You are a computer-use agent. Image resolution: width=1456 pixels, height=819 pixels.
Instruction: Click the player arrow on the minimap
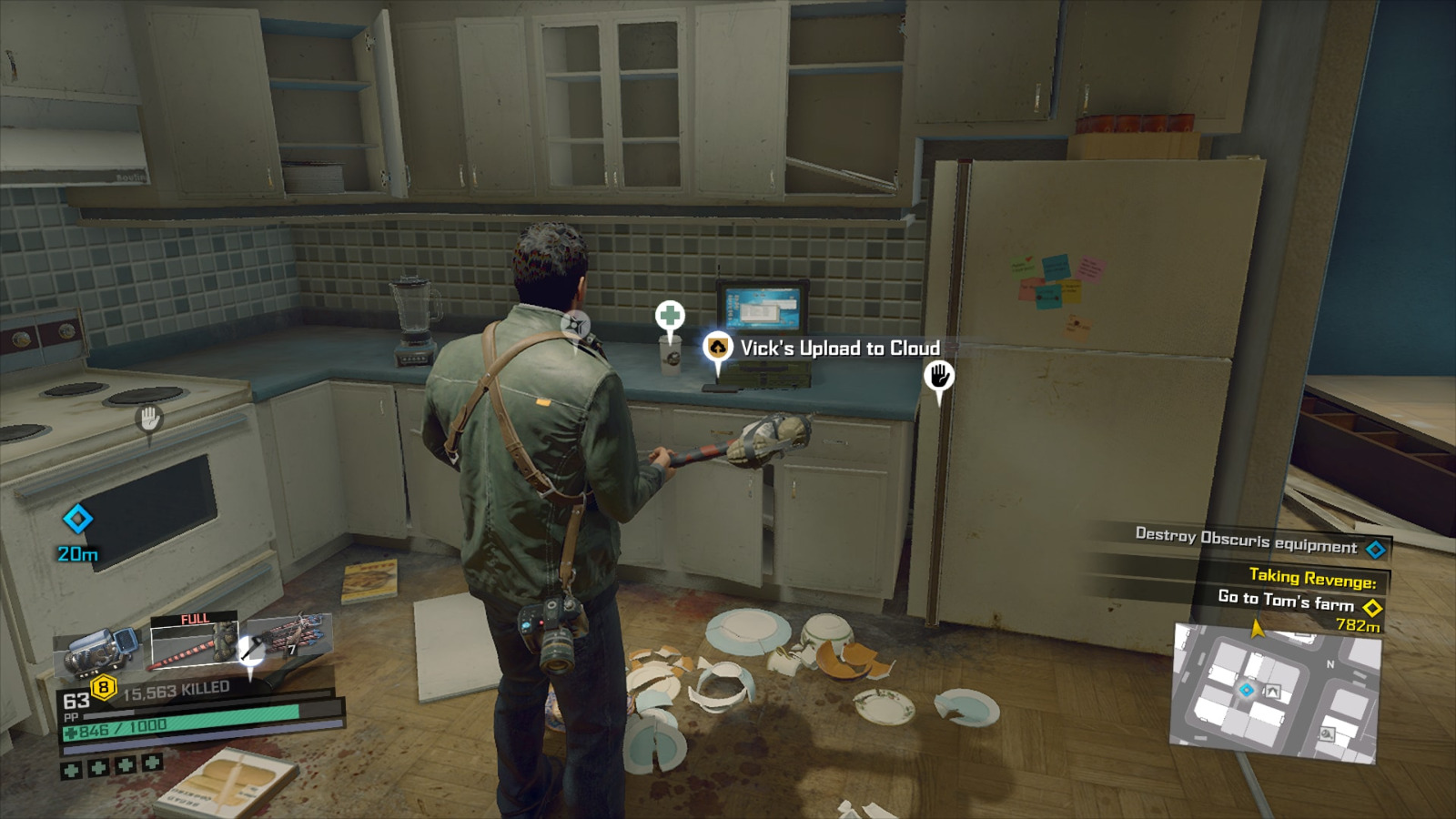coord(1256,628)
